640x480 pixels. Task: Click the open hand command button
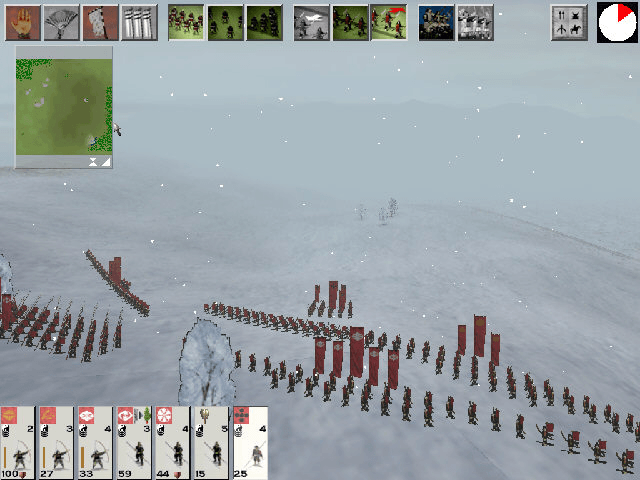22,22
